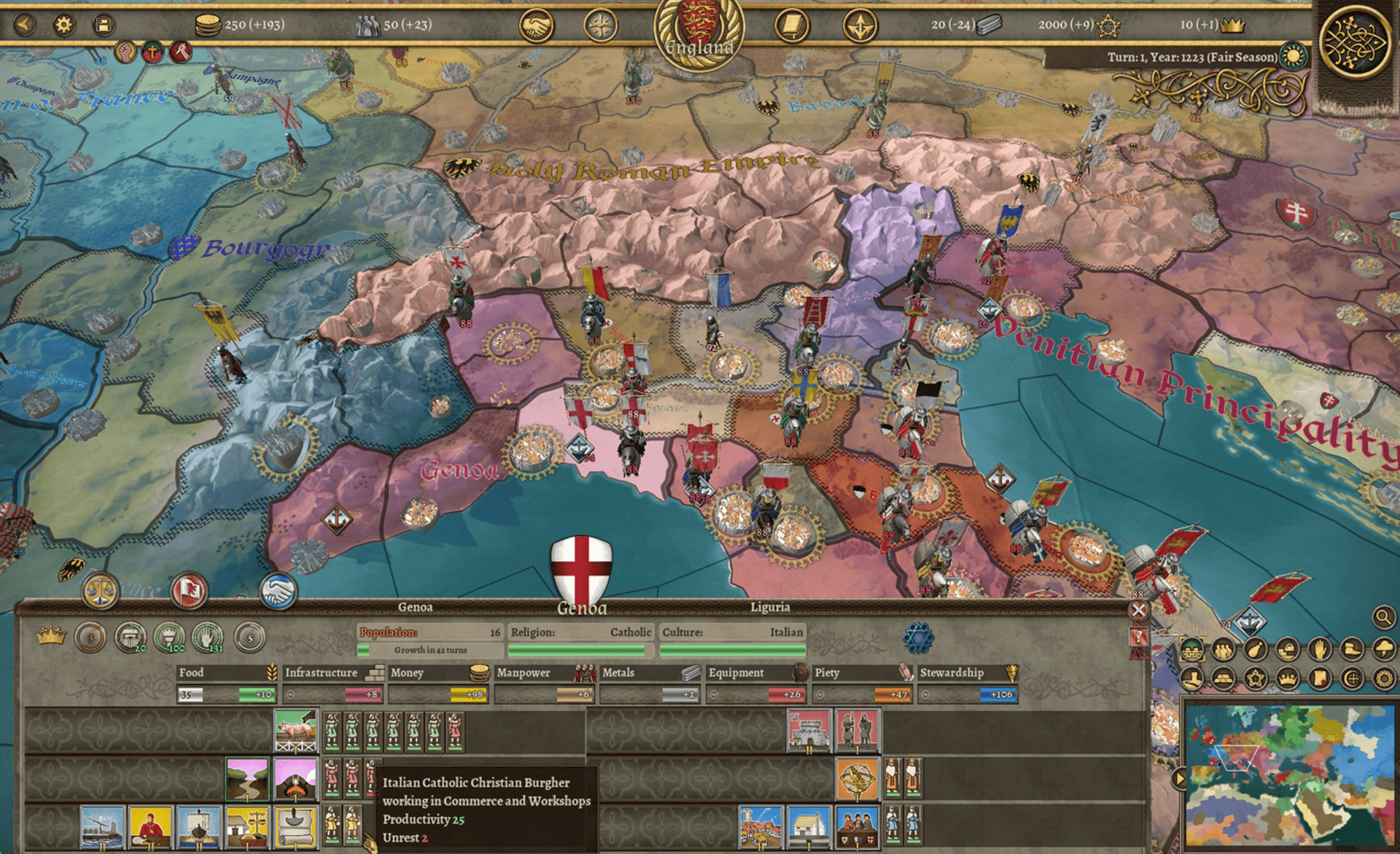The image size is (1400, 854).
Task: Click the magnifying glass search button
Action: click(1383, 618)
